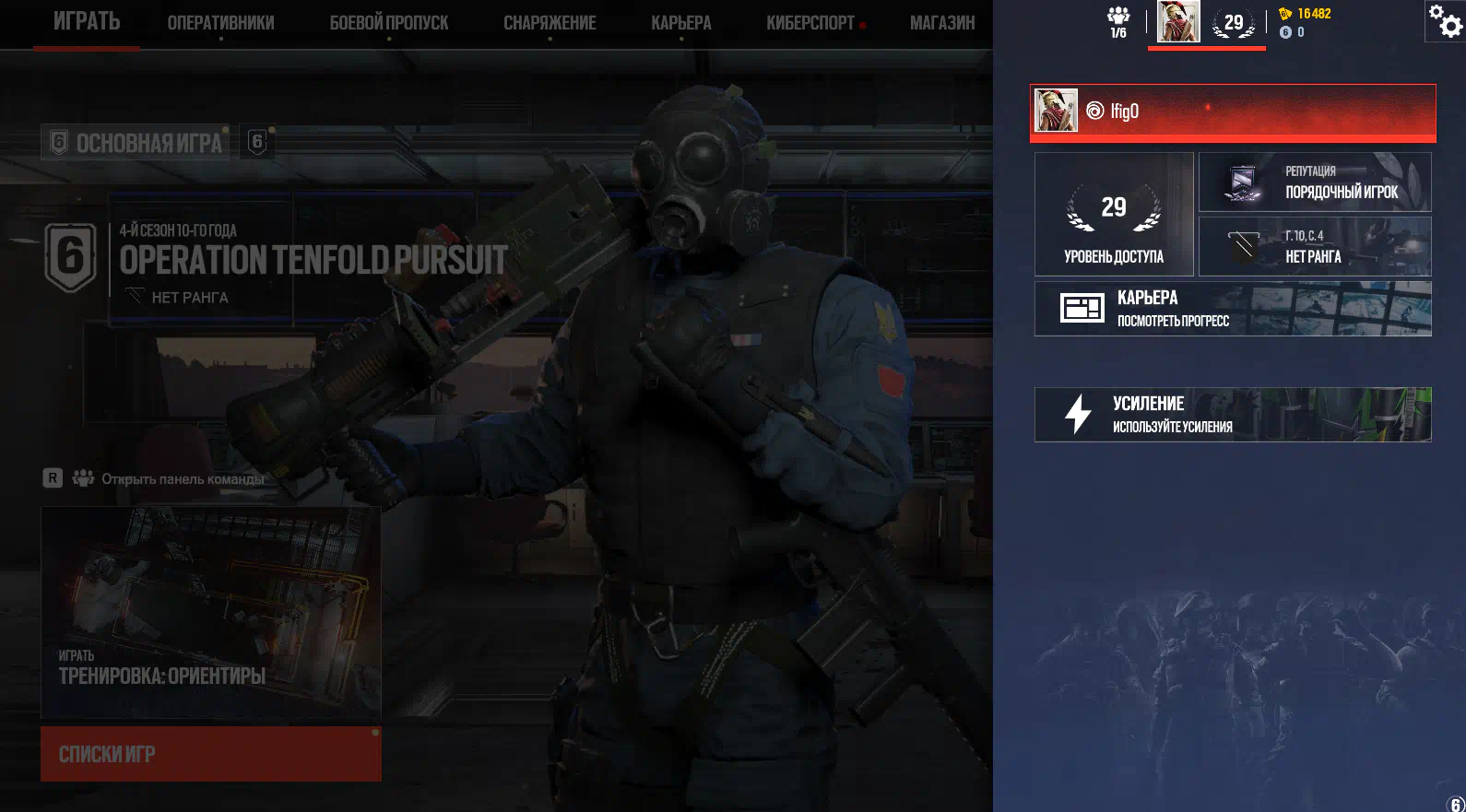Open the МАГАЗИН shop tab
The width and height of the screenshot is (1466, 812).
click(x=942, y=23)
